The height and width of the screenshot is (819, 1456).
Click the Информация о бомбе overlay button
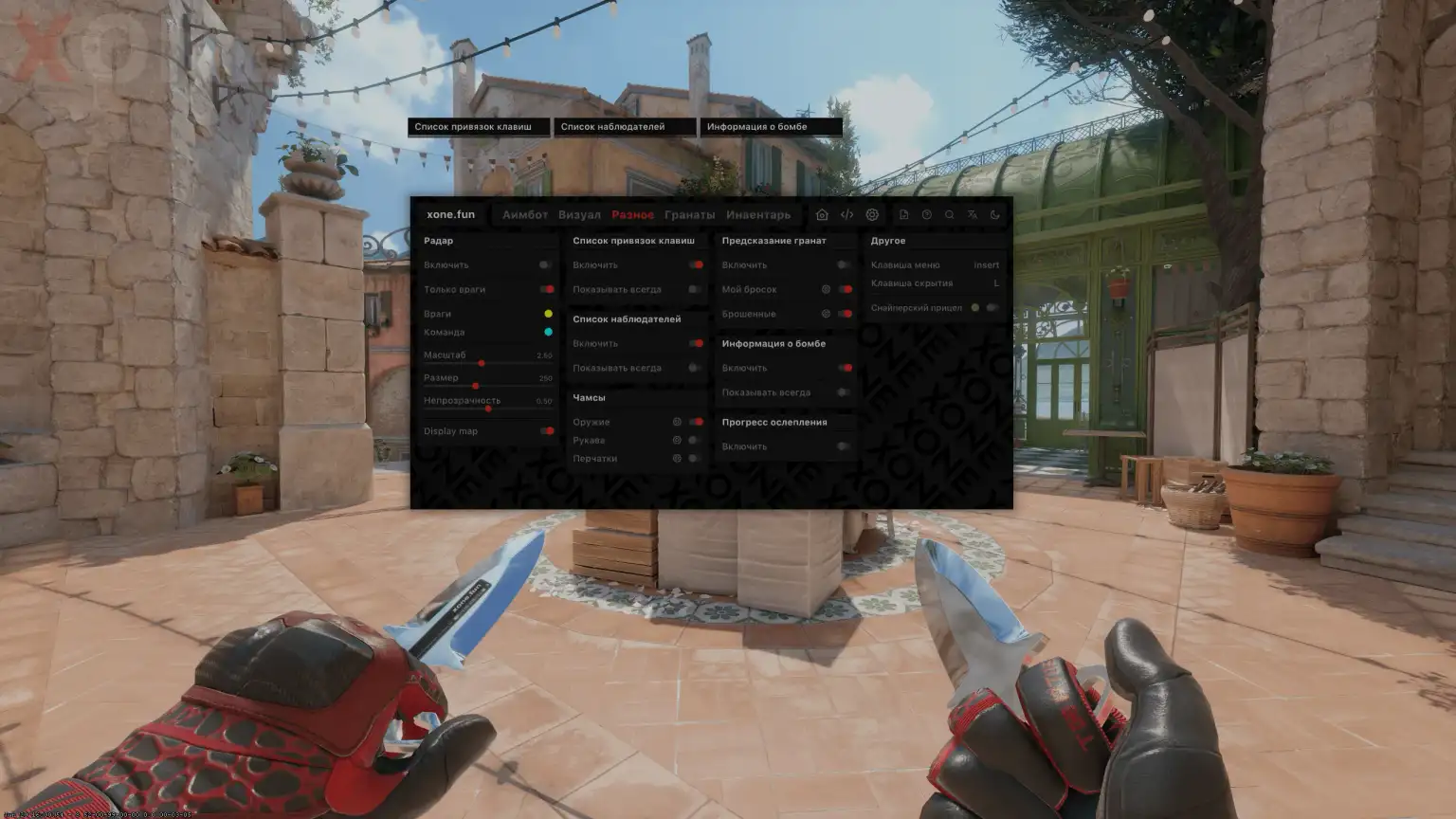coord(771,126)
